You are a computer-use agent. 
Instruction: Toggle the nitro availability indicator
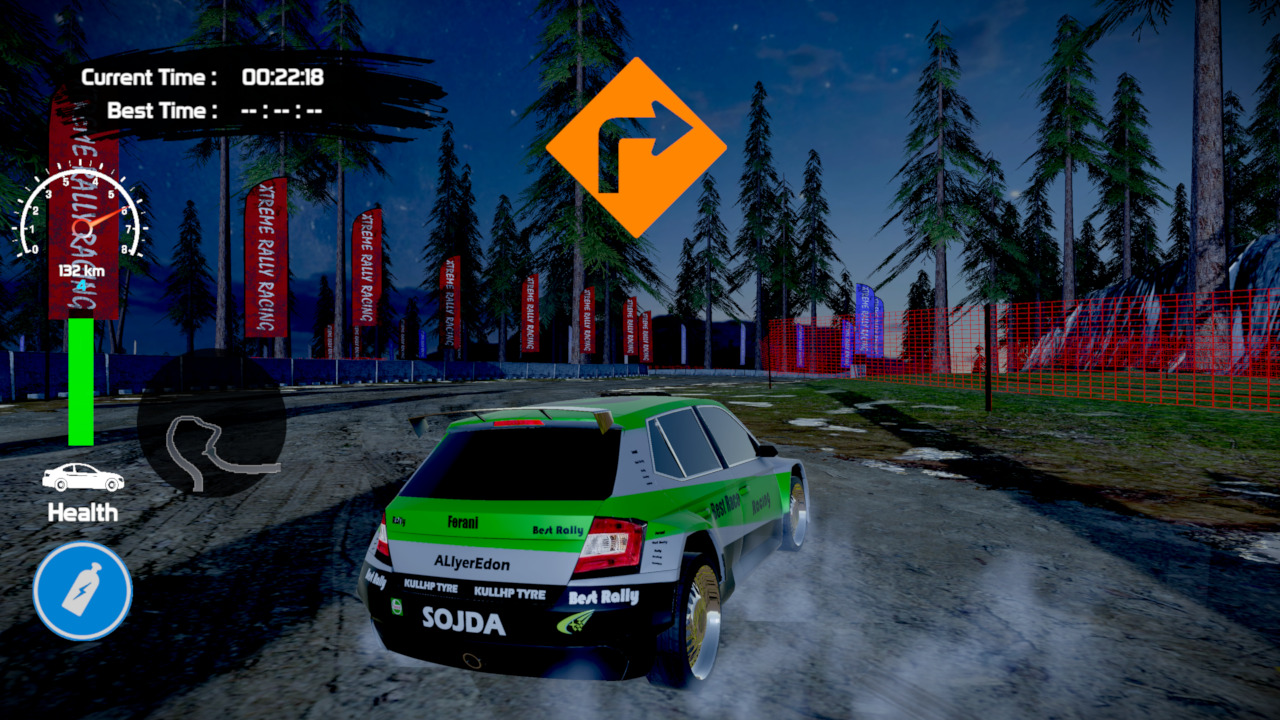coord(81,590)
